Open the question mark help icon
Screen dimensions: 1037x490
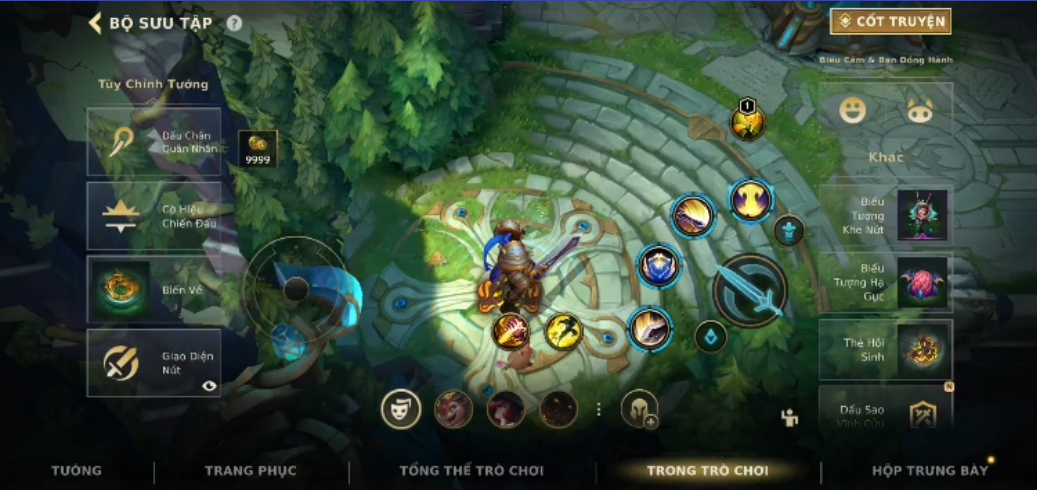click(x=234, y=23)
